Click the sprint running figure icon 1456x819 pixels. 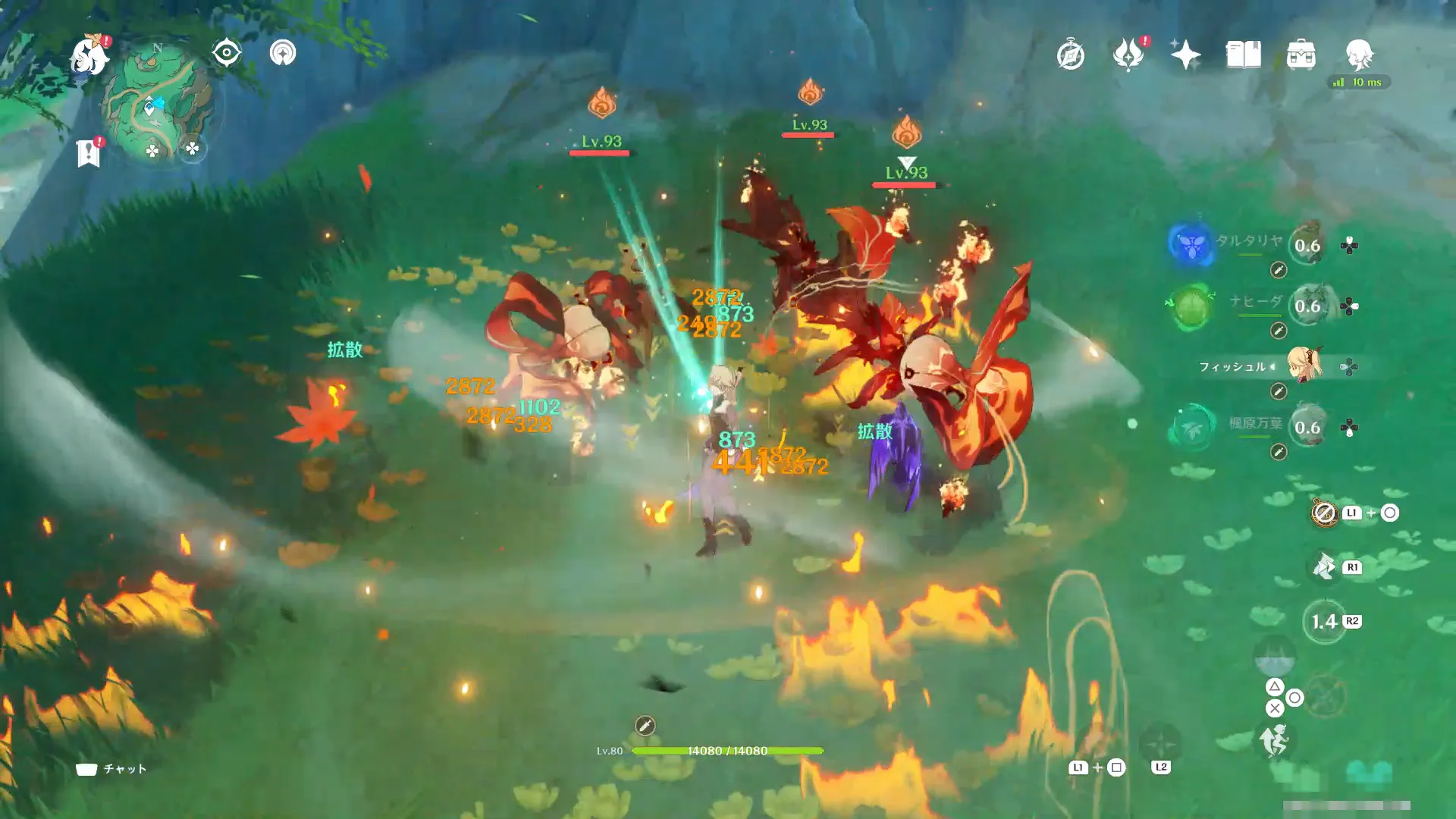pyautogui.click(x=1274, y=740)
